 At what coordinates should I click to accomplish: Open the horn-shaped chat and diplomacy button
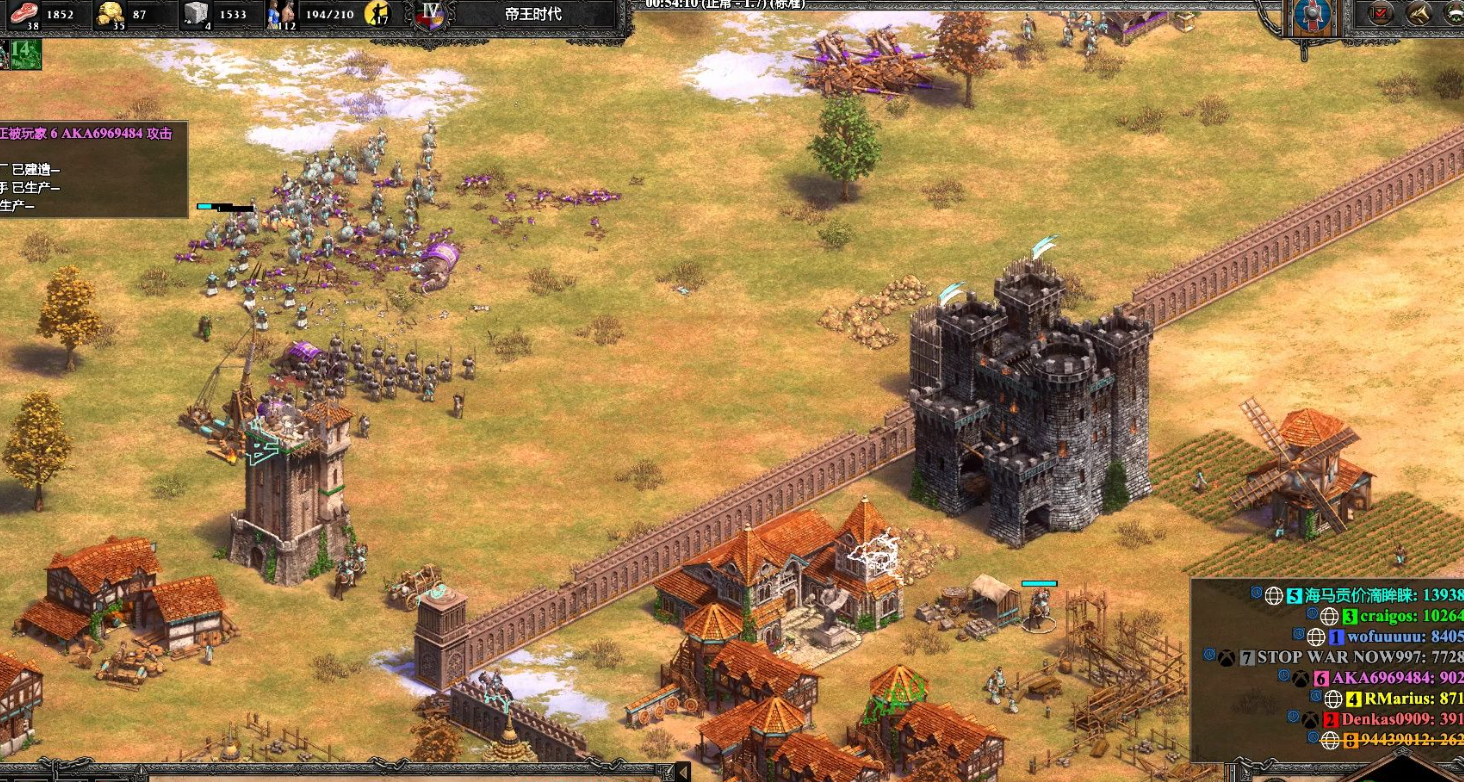1418,13
